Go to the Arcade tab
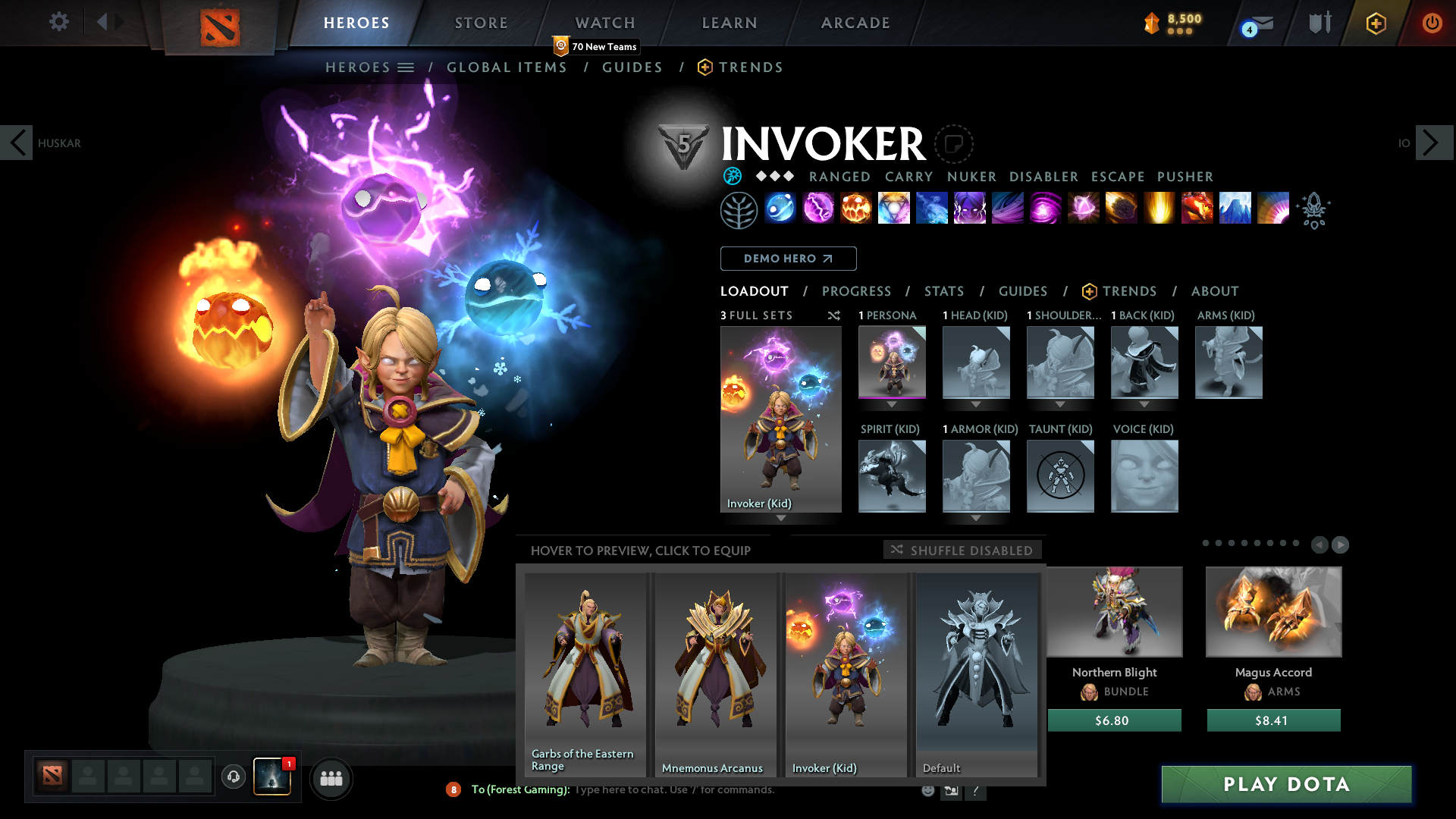Image resolution: width=1456 pixels, height=819 pixels. (x=855, y=23)
